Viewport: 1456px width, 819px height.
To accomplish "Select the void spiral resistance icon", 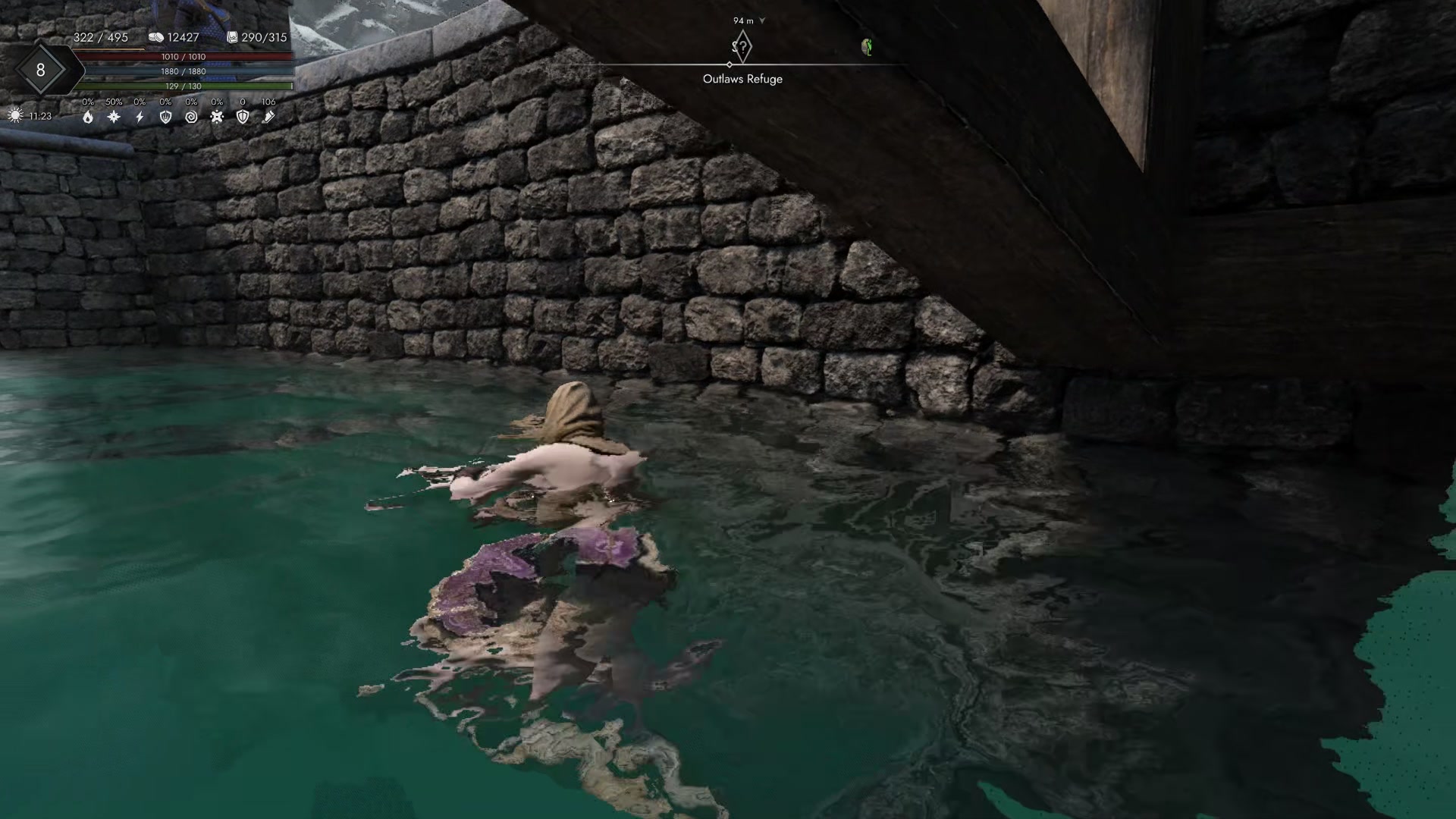I will (191, 117).
